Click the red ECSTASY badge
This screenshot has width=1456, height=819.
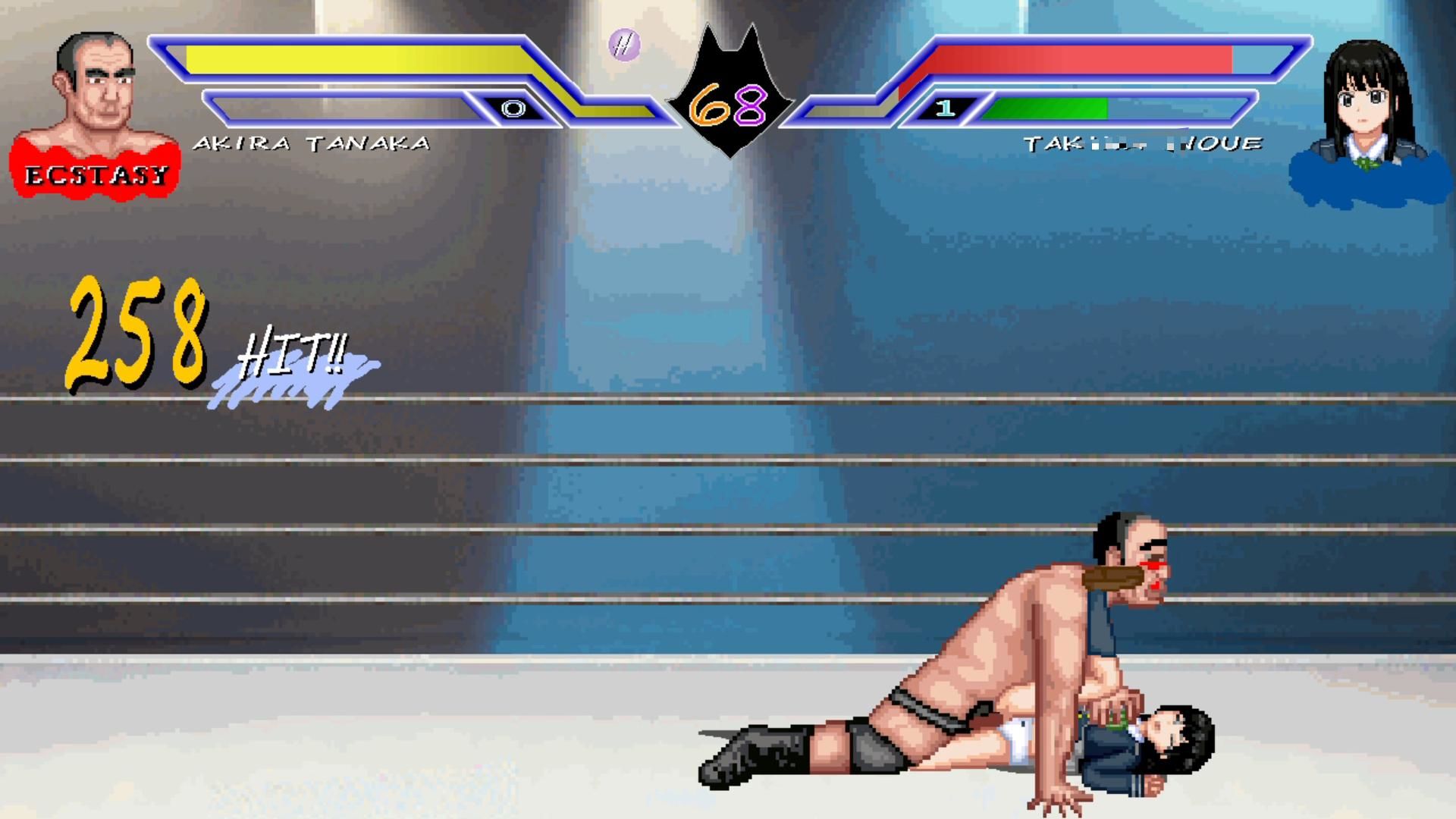tap(95, 174)
